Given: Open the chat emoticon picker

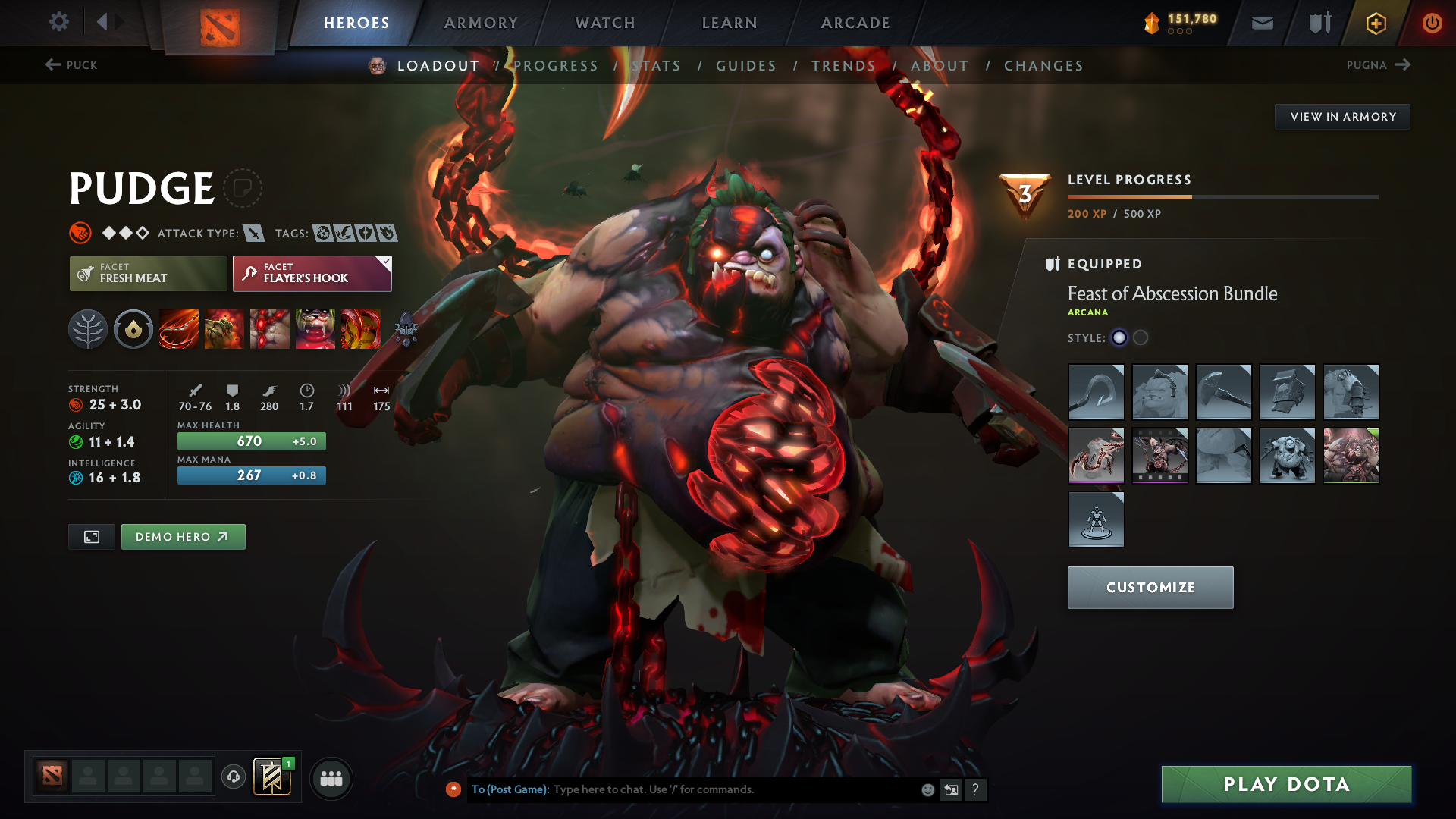Looking at the screenshot, I should point(927,789).
